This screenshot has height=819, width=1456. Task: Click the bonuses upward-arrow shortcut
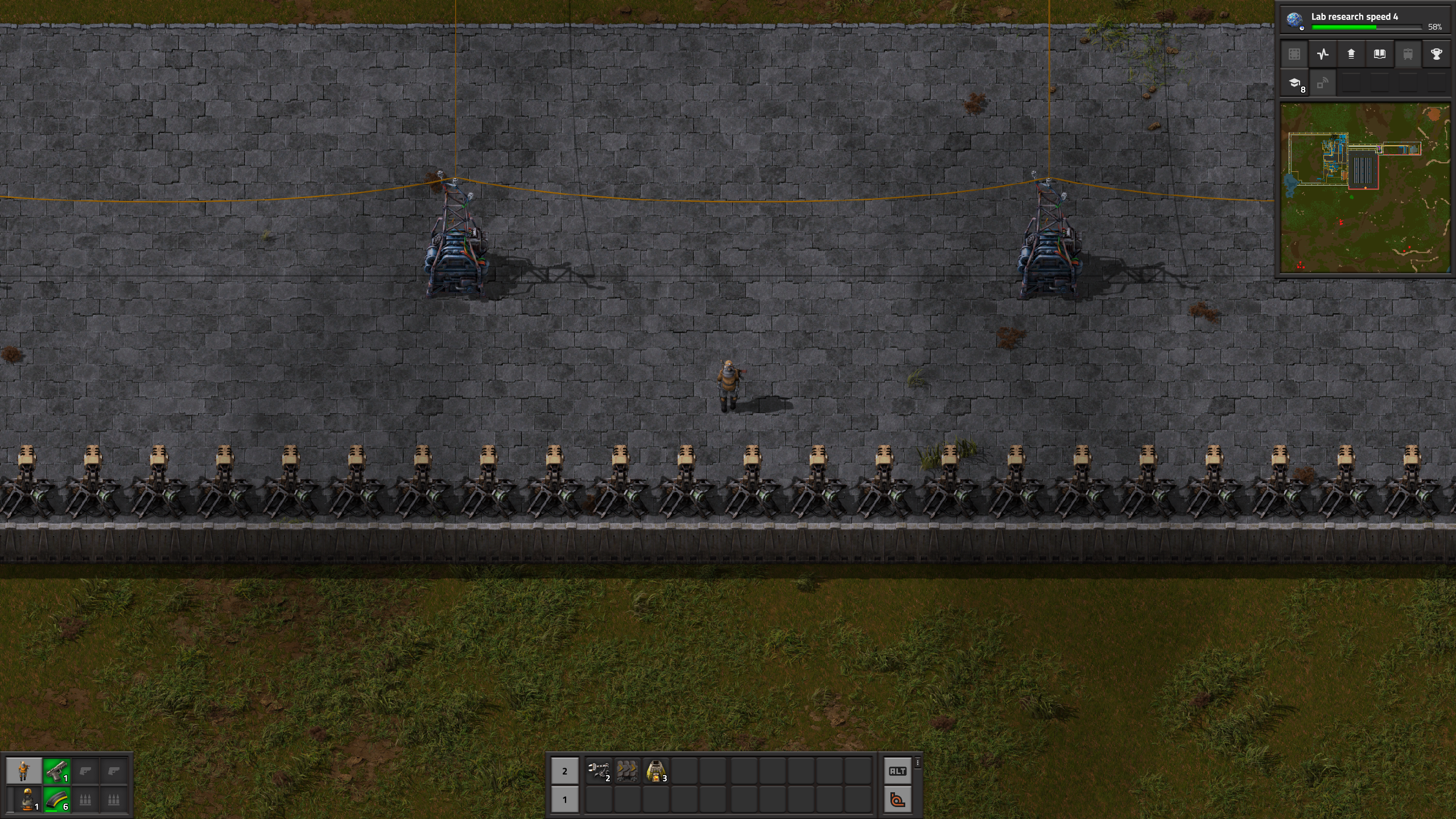[1351, 54]
